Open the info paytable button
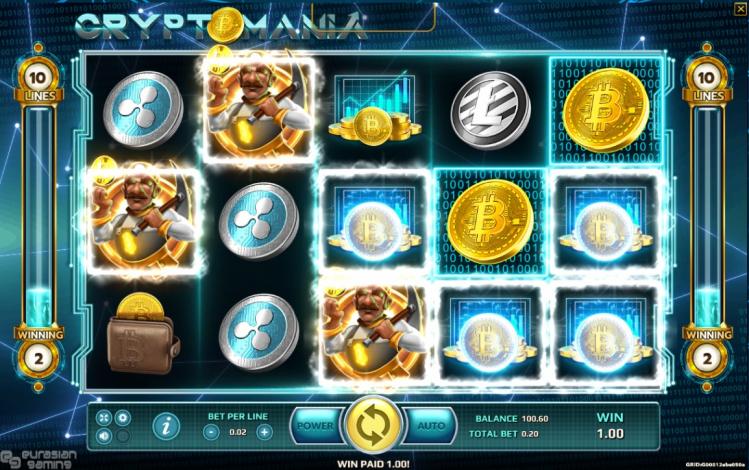This screenshot has height=470, width=749. pos(166,426)
